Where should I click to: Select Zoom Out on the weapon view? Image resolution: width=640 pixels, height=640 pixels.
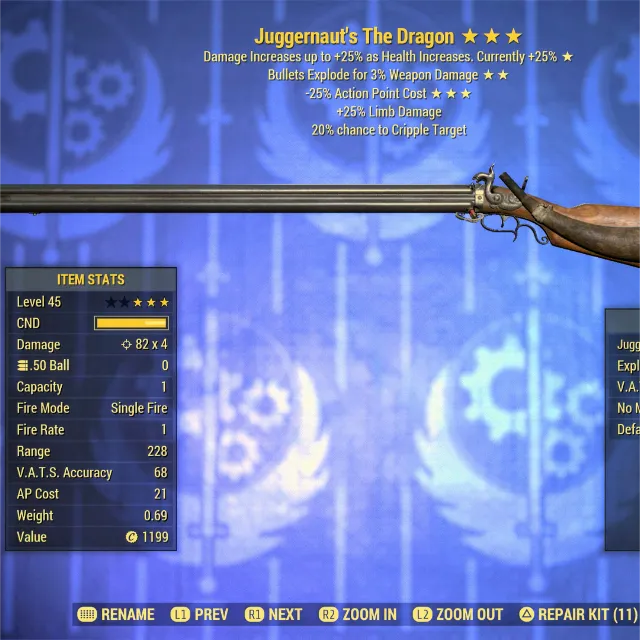(458, 614)
